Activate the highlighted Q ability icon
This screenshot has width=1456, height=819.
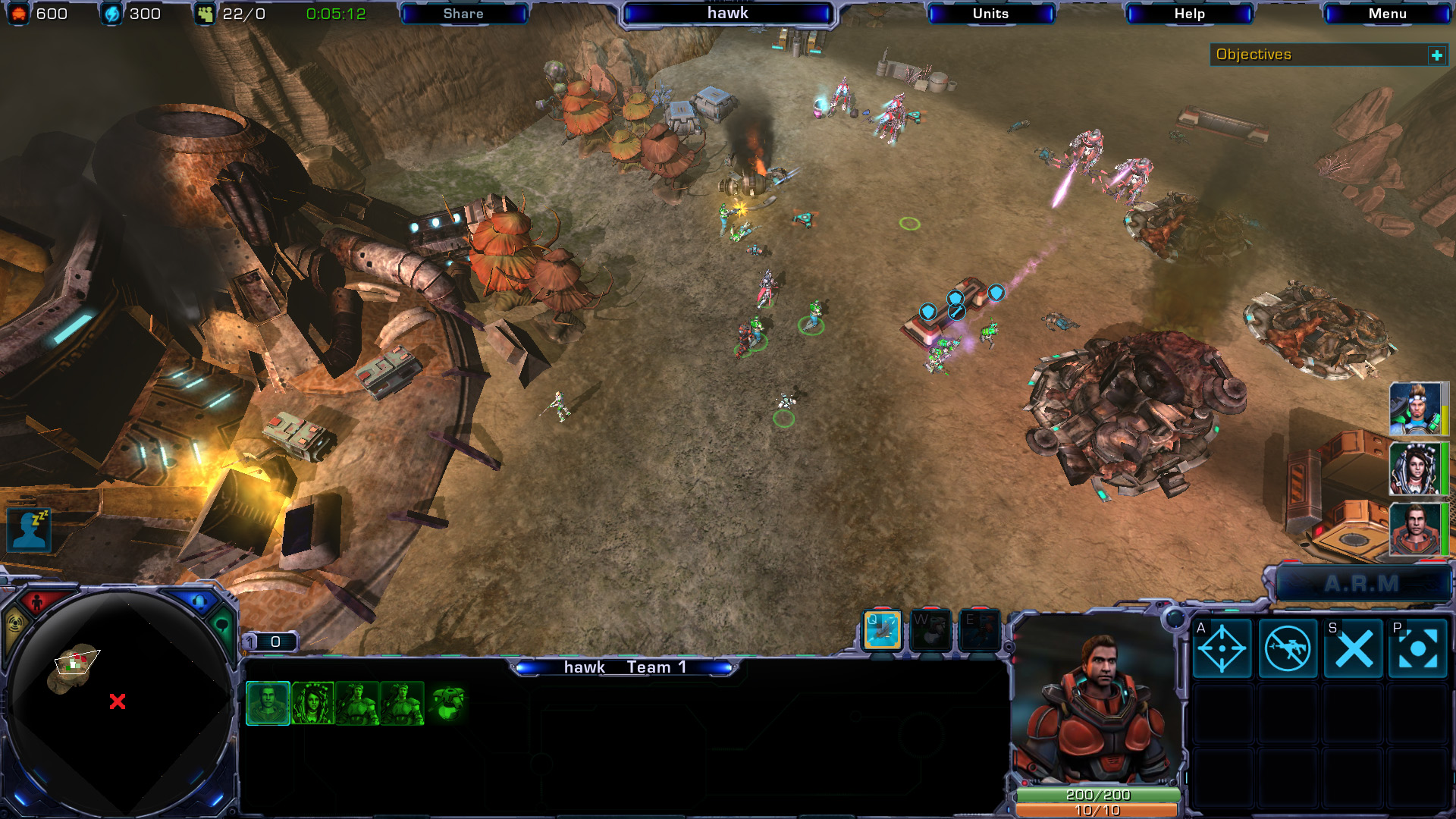click(883, 630)
